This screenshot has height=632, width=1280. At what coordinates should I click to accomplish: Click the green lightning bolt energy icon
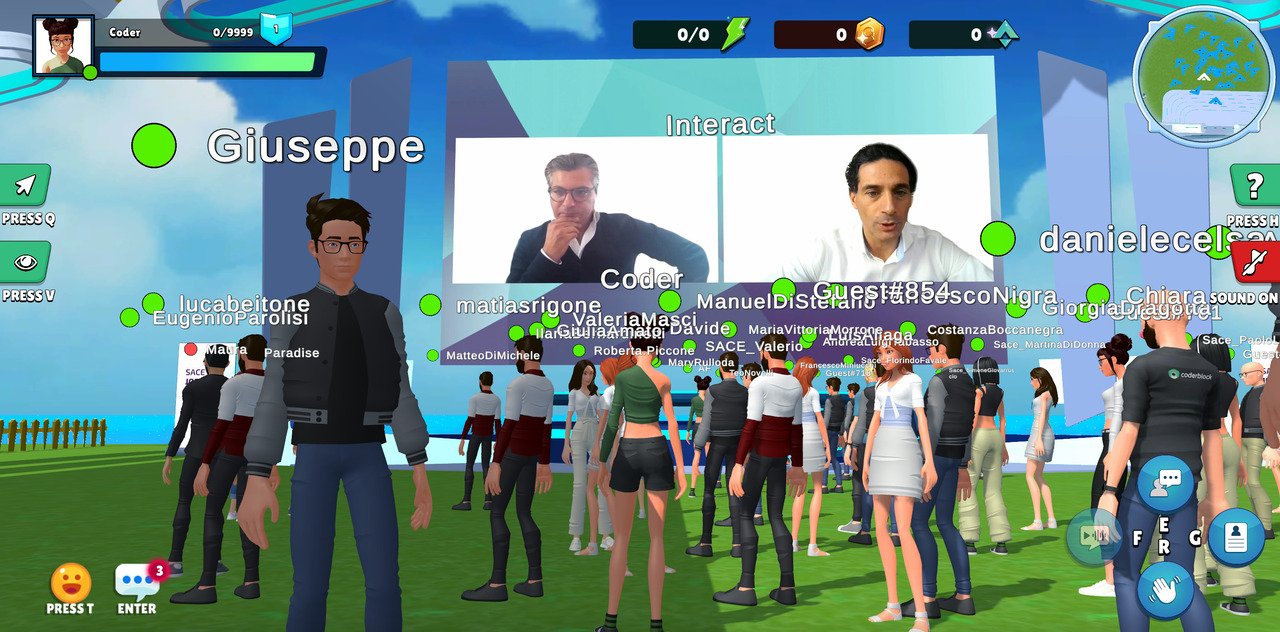735,34
